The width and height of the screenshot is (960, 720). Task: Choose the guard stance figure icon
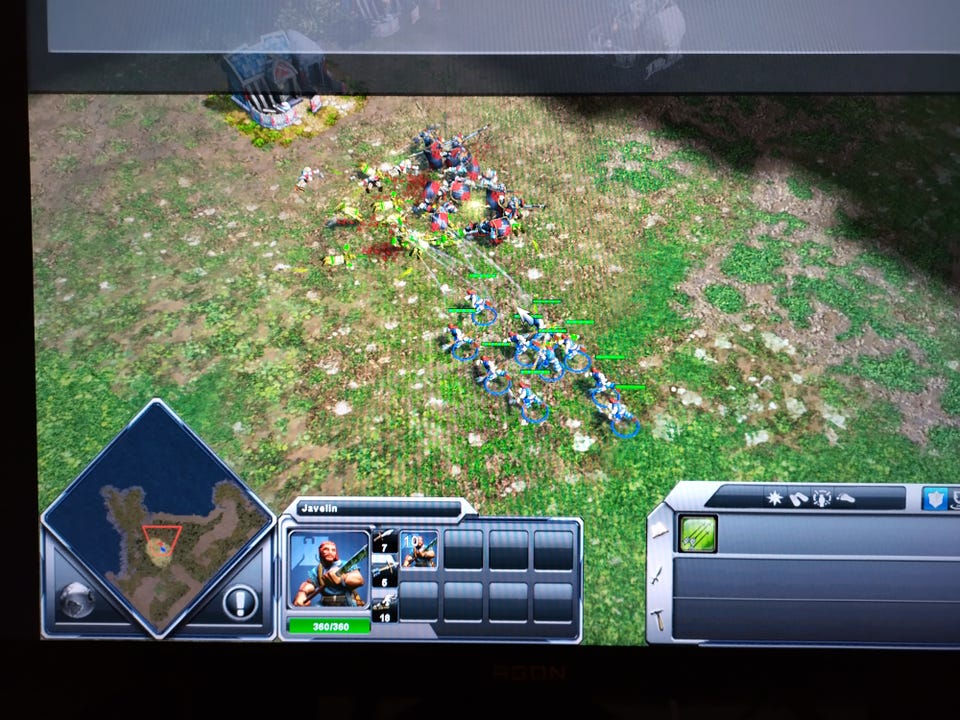(x=821, y=497)
